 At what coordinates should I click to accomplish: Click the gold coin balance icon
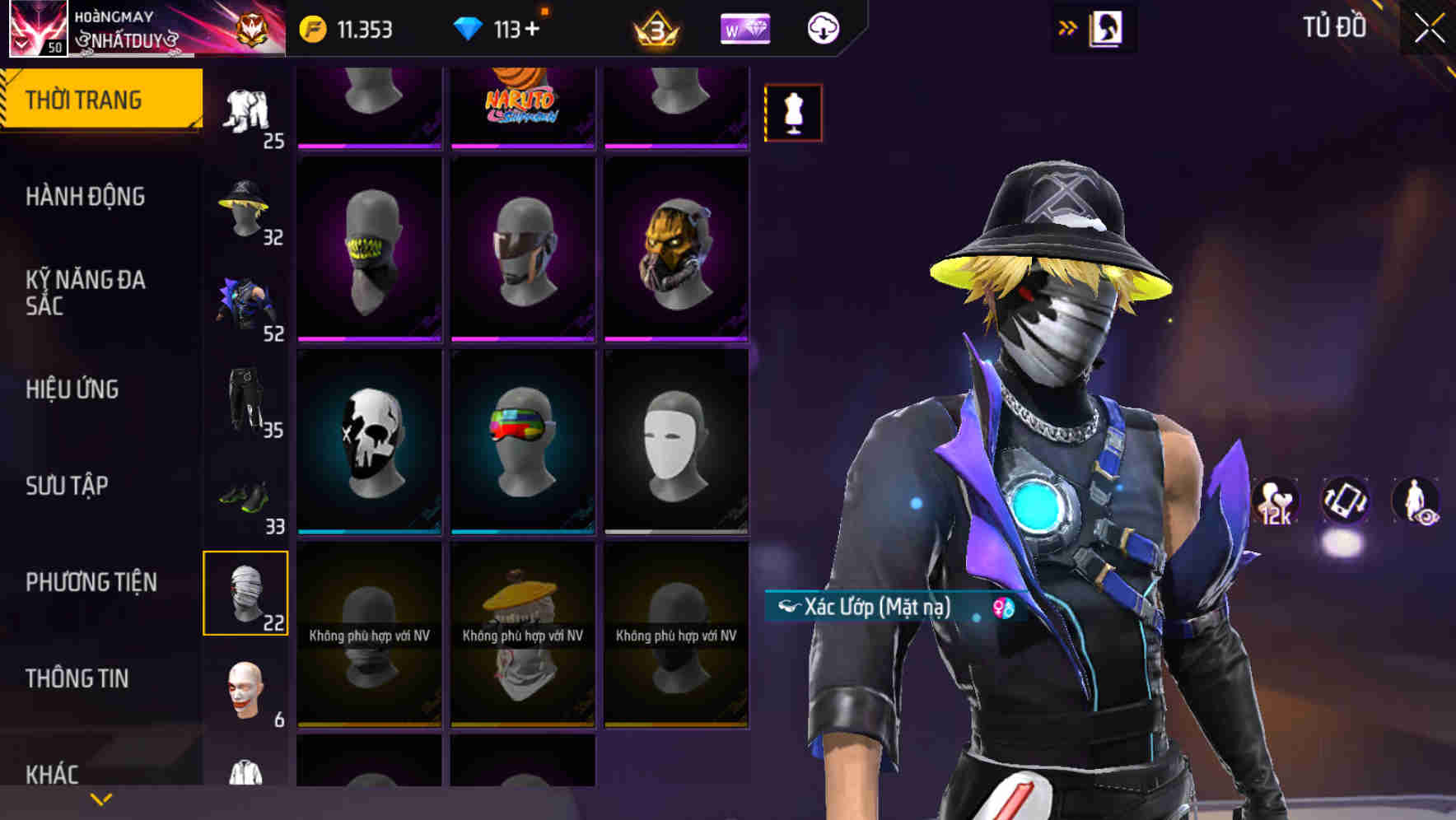click(312, 28)
